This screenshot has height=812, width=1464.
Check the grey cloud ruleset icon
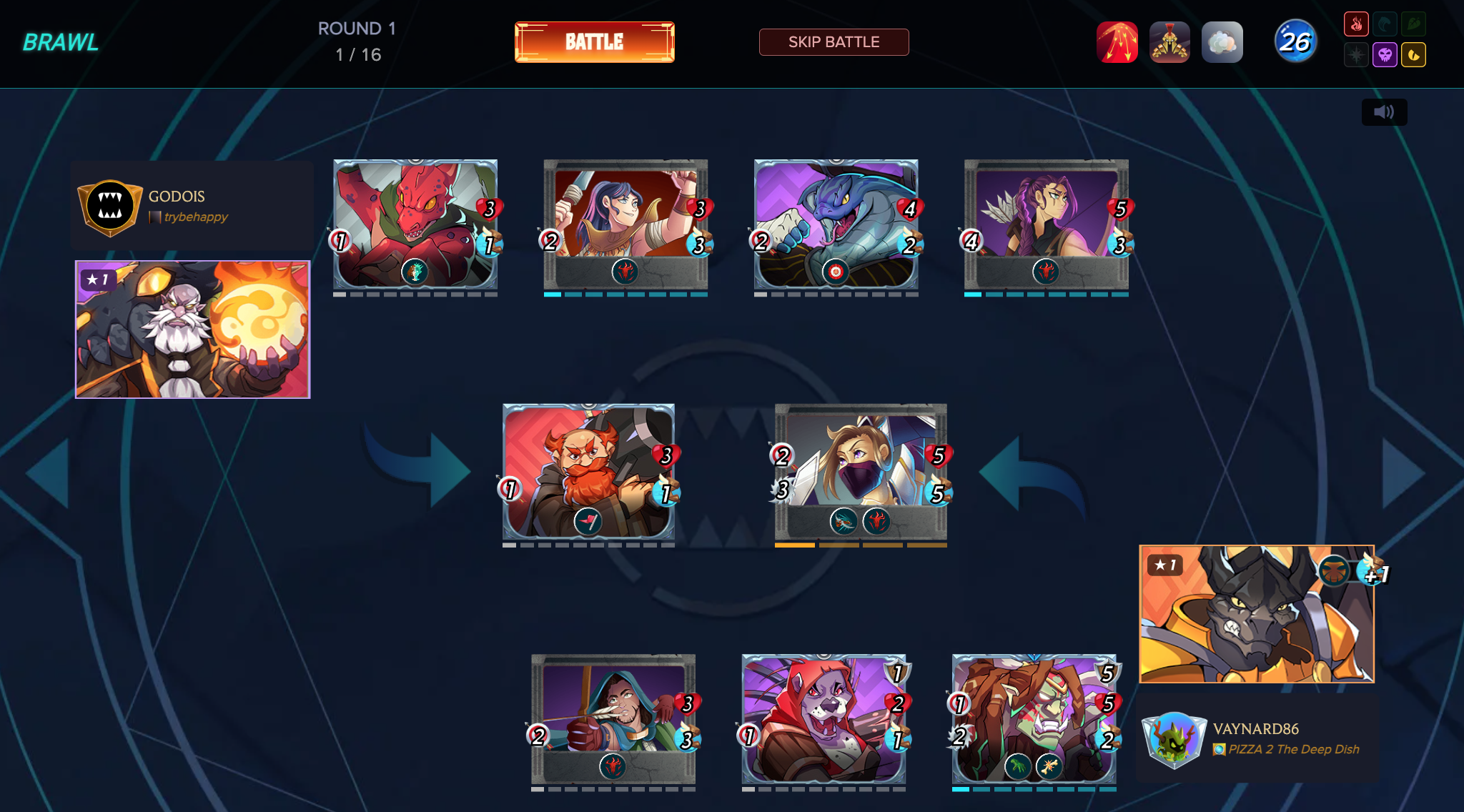[1222, 42]
